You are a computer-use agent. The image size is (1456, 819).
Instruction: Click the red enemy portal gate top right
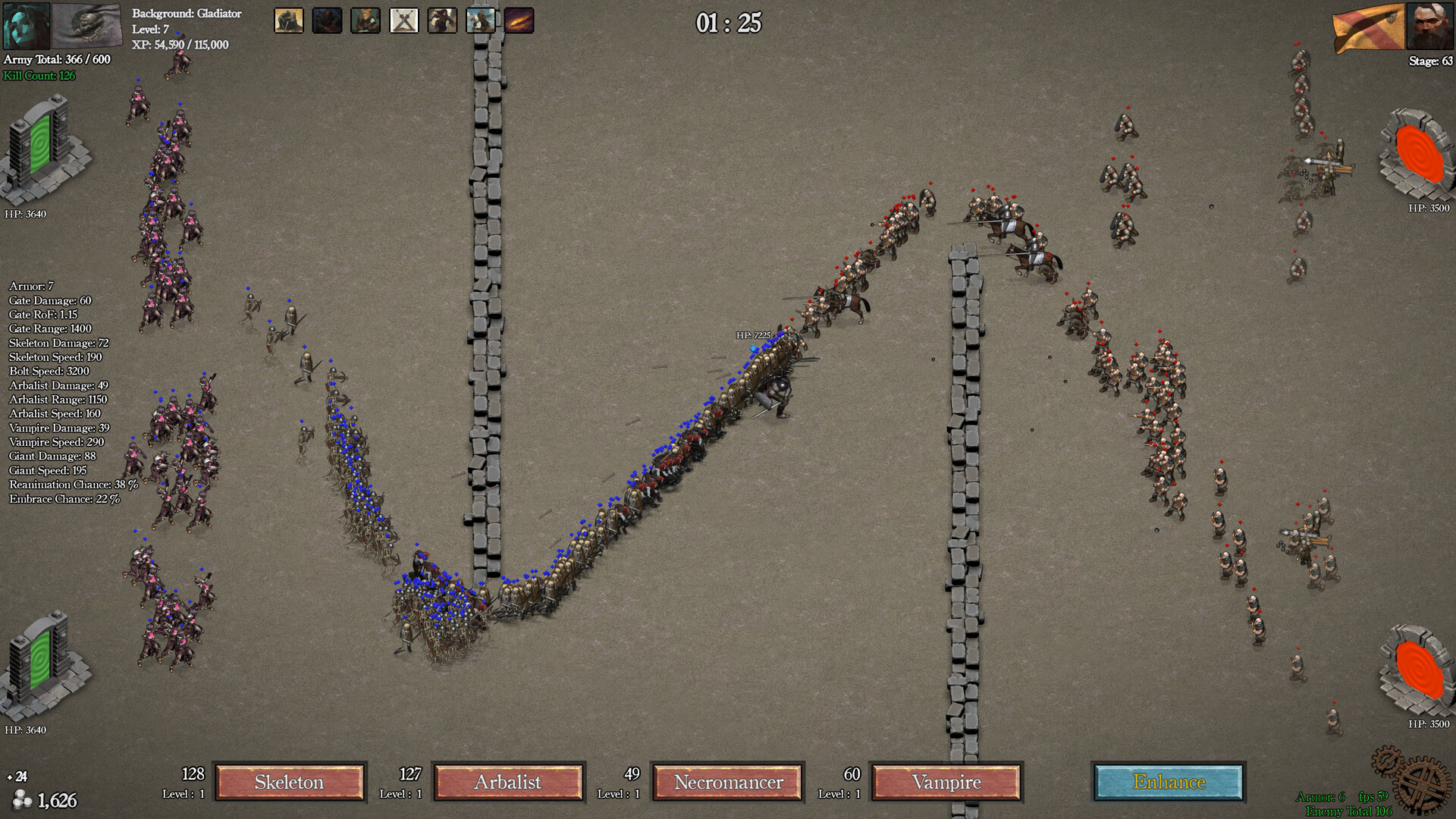1418,155
